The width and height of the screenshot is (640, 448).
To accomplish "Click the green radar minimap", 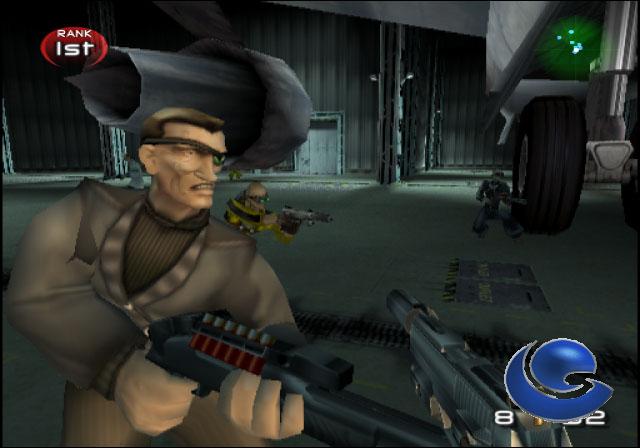I will click(x=572, y=40).
